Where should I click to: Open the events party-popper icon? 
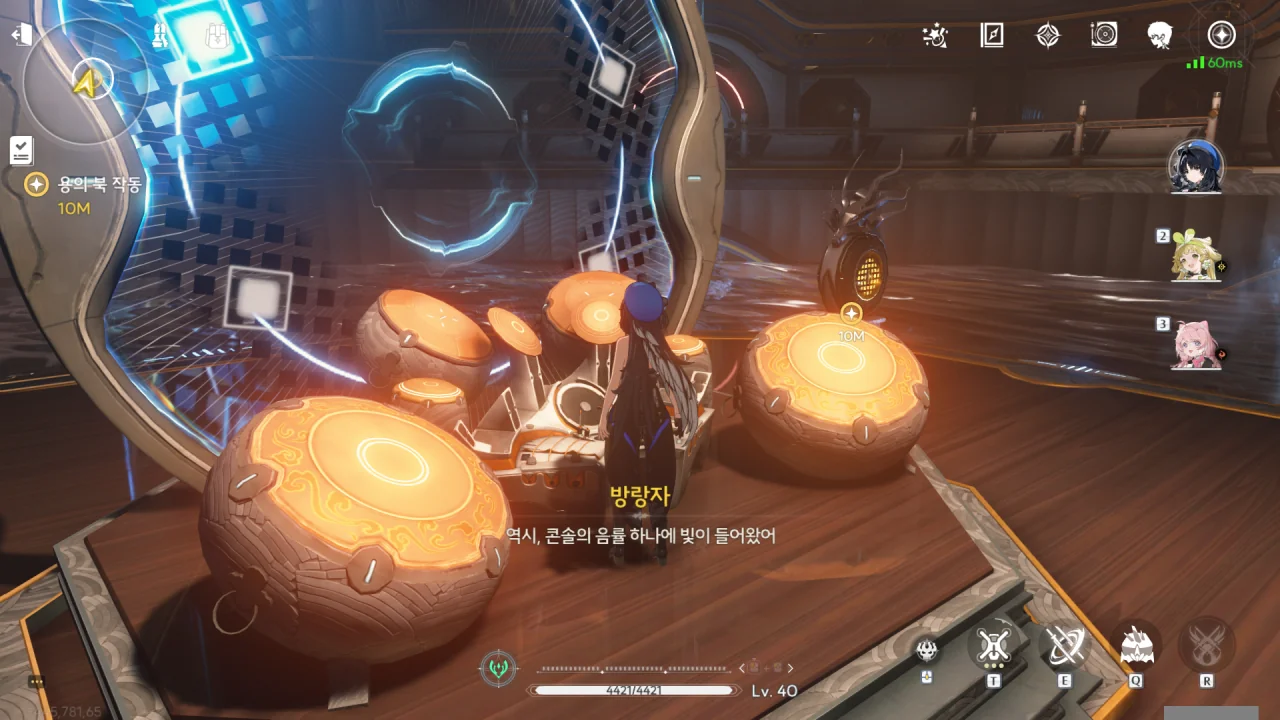tap(935, 36)
